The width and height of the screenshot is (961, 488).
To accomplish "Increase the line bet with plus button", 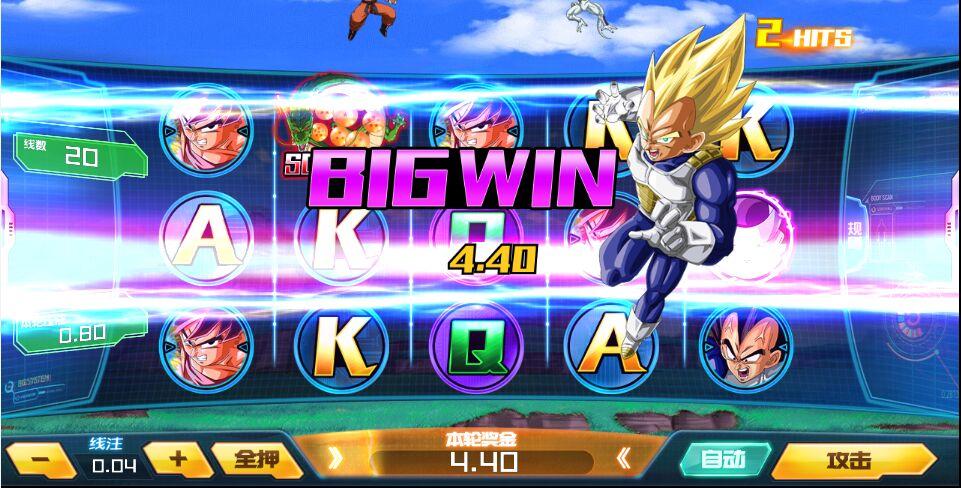I will click(x=177, y=459).
